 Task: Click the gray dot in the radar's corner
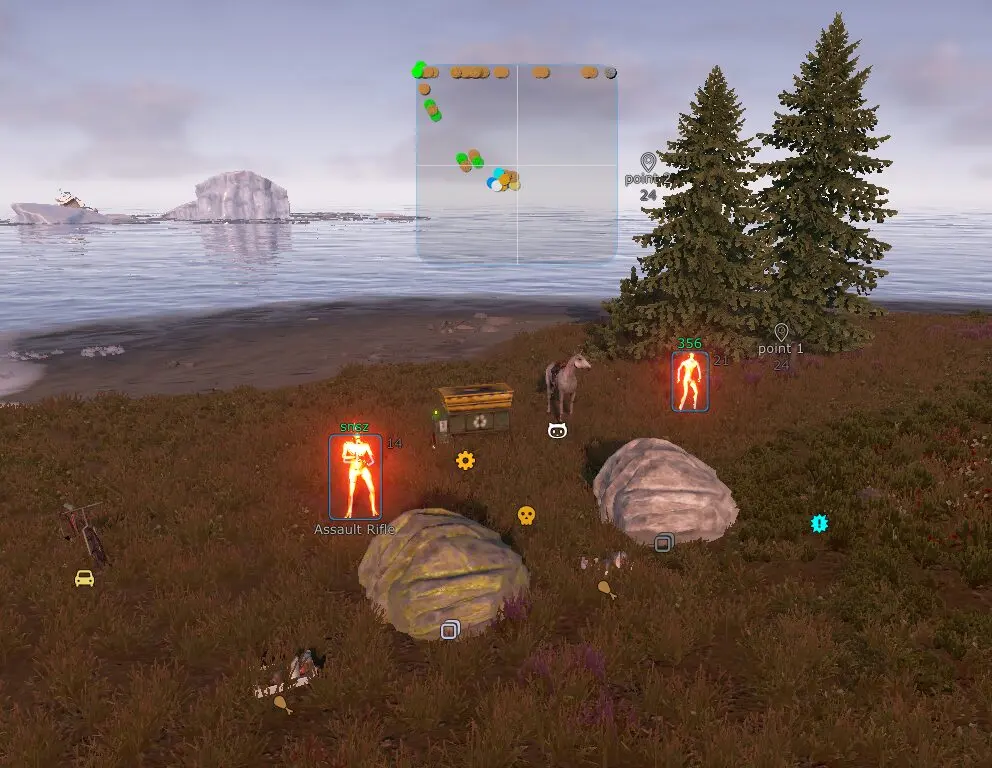click(611, 72)
